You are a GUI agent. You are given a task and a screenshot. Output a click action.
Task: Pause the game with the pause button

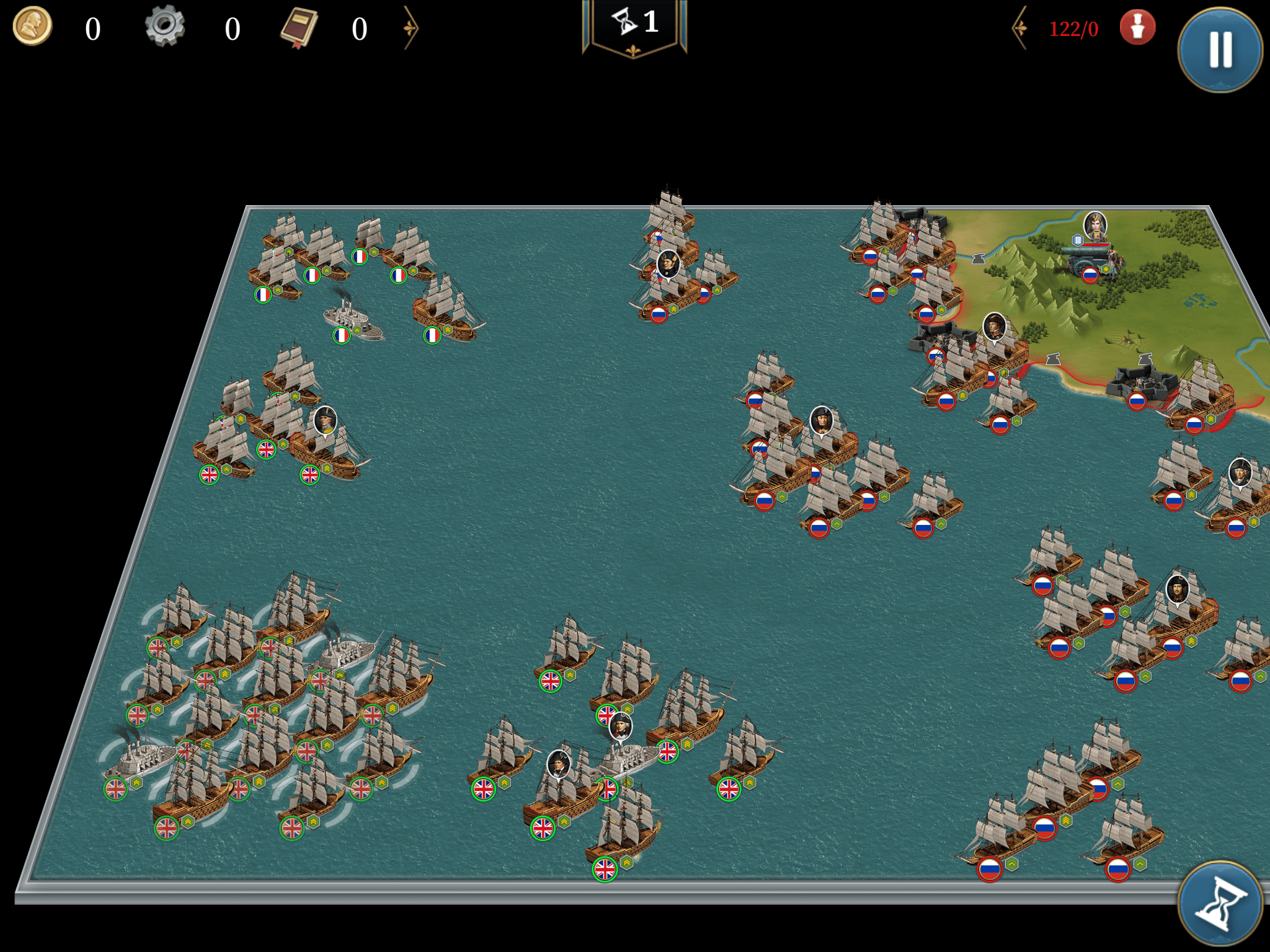1220,50
